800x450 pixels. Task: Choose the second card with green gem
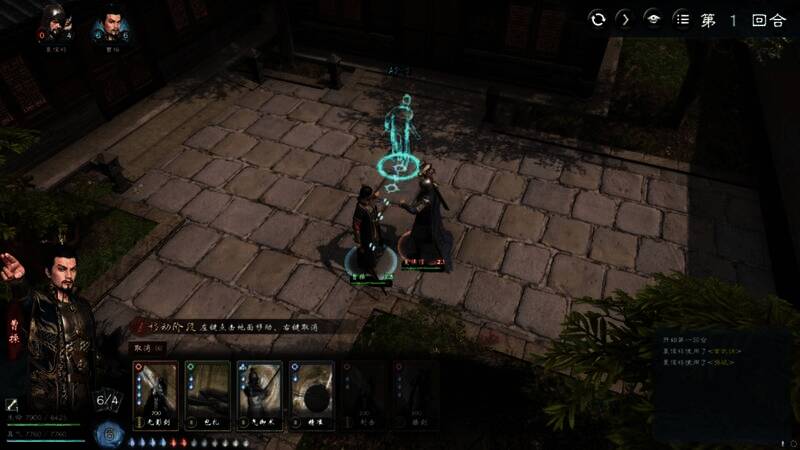pyautogui.click(x=208, y=395)
